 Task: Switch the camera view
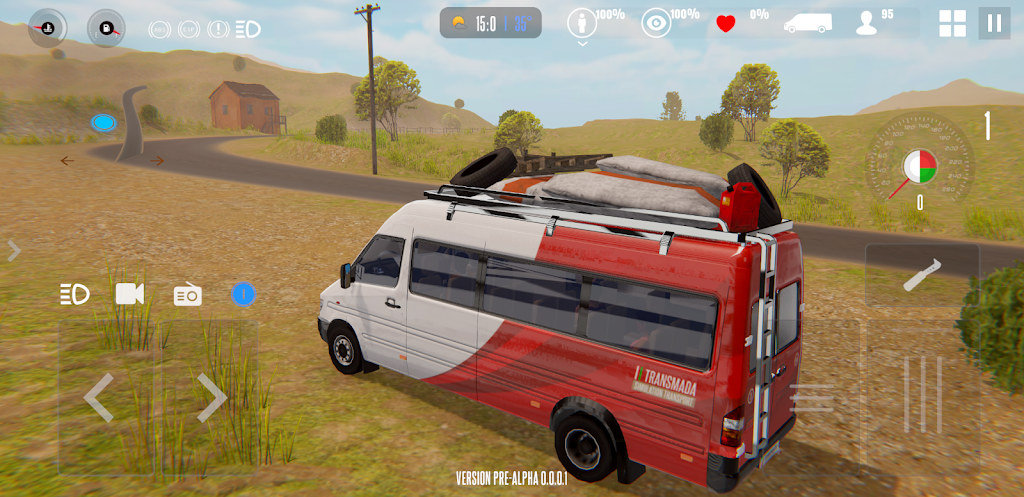(130, 294)
